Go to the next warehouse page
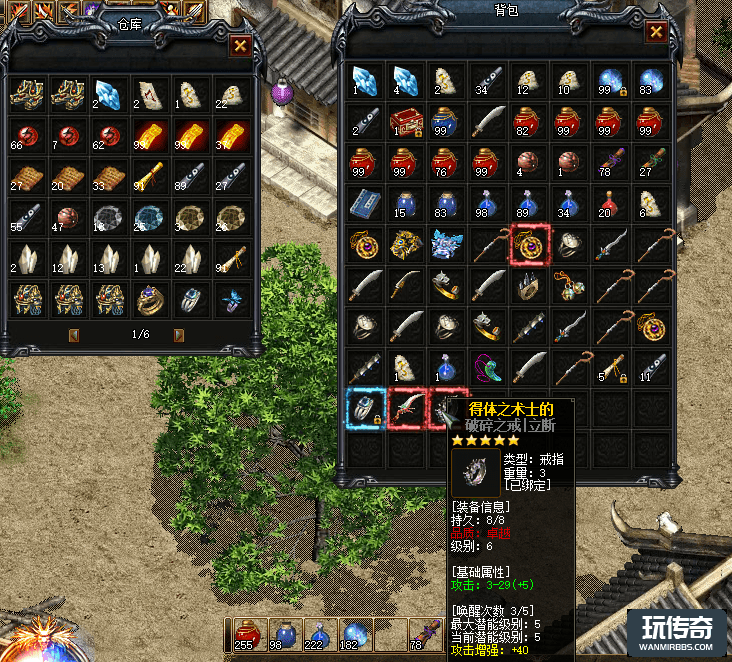The width and height of the screenshot is (732, 662). [179, 335]
